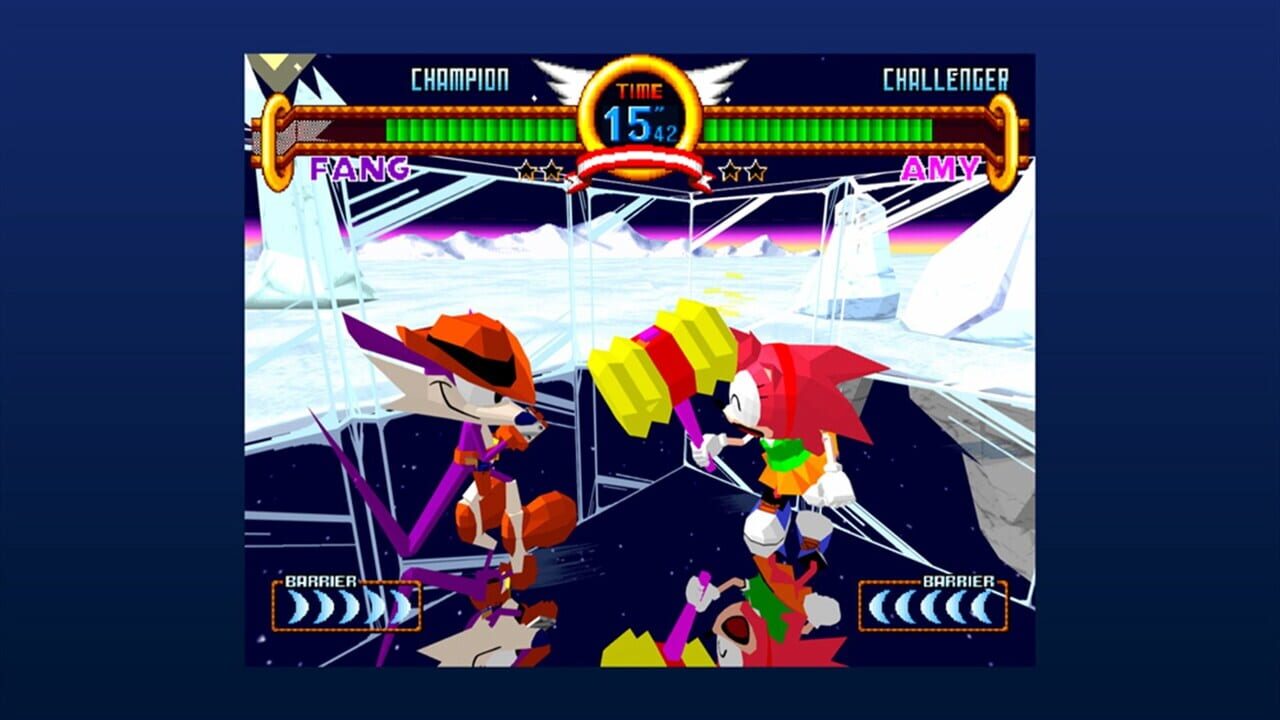Select the right pair of win stars

(742, 170)
